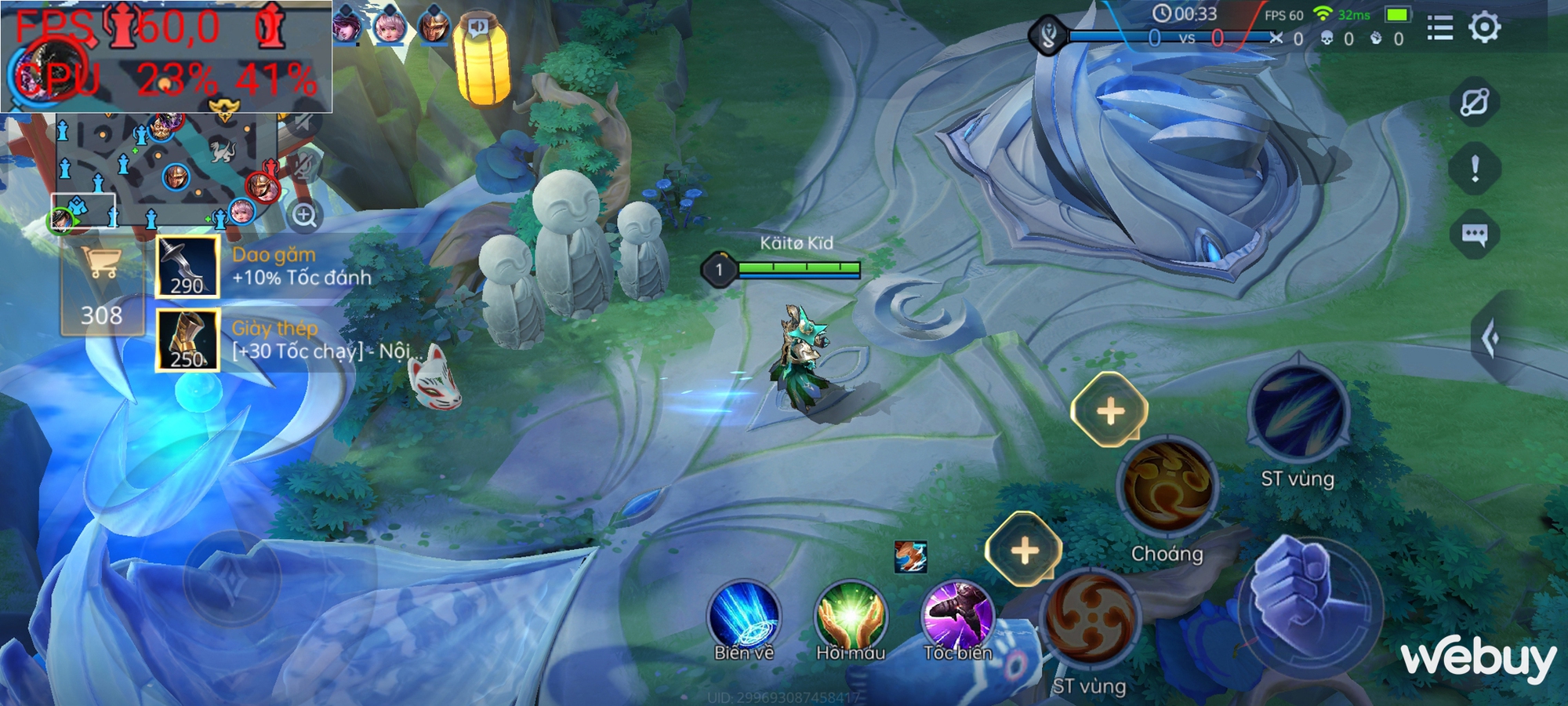
Task: Activate the Hồi máu heal
Action: point(850,617)
